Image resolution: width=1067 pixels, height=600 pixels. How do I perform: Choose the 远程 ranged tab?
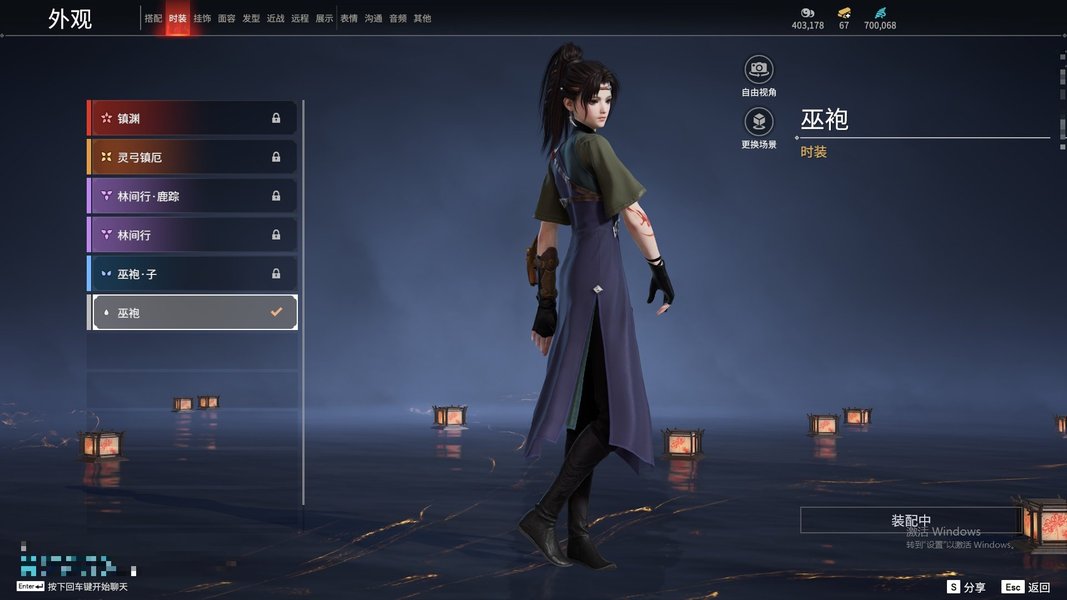tap(300, 18)
